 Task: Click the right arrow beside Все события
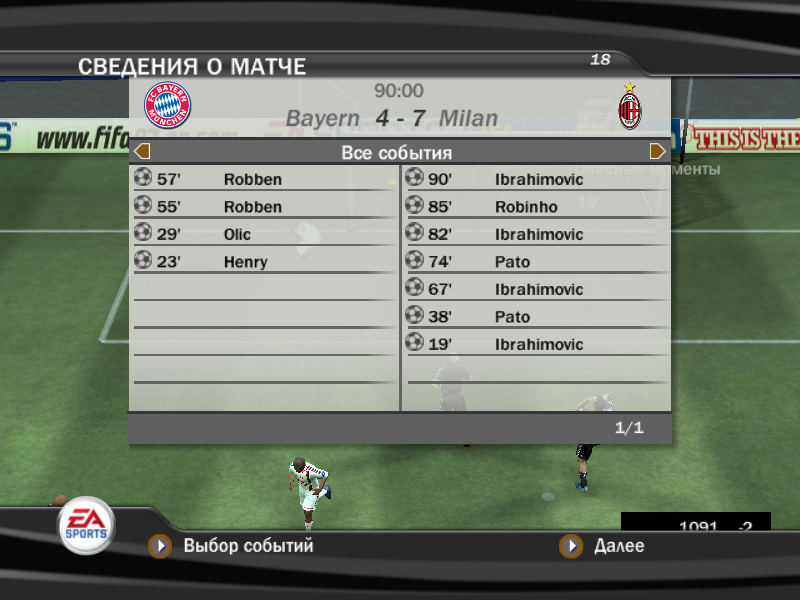coord(657,152)
